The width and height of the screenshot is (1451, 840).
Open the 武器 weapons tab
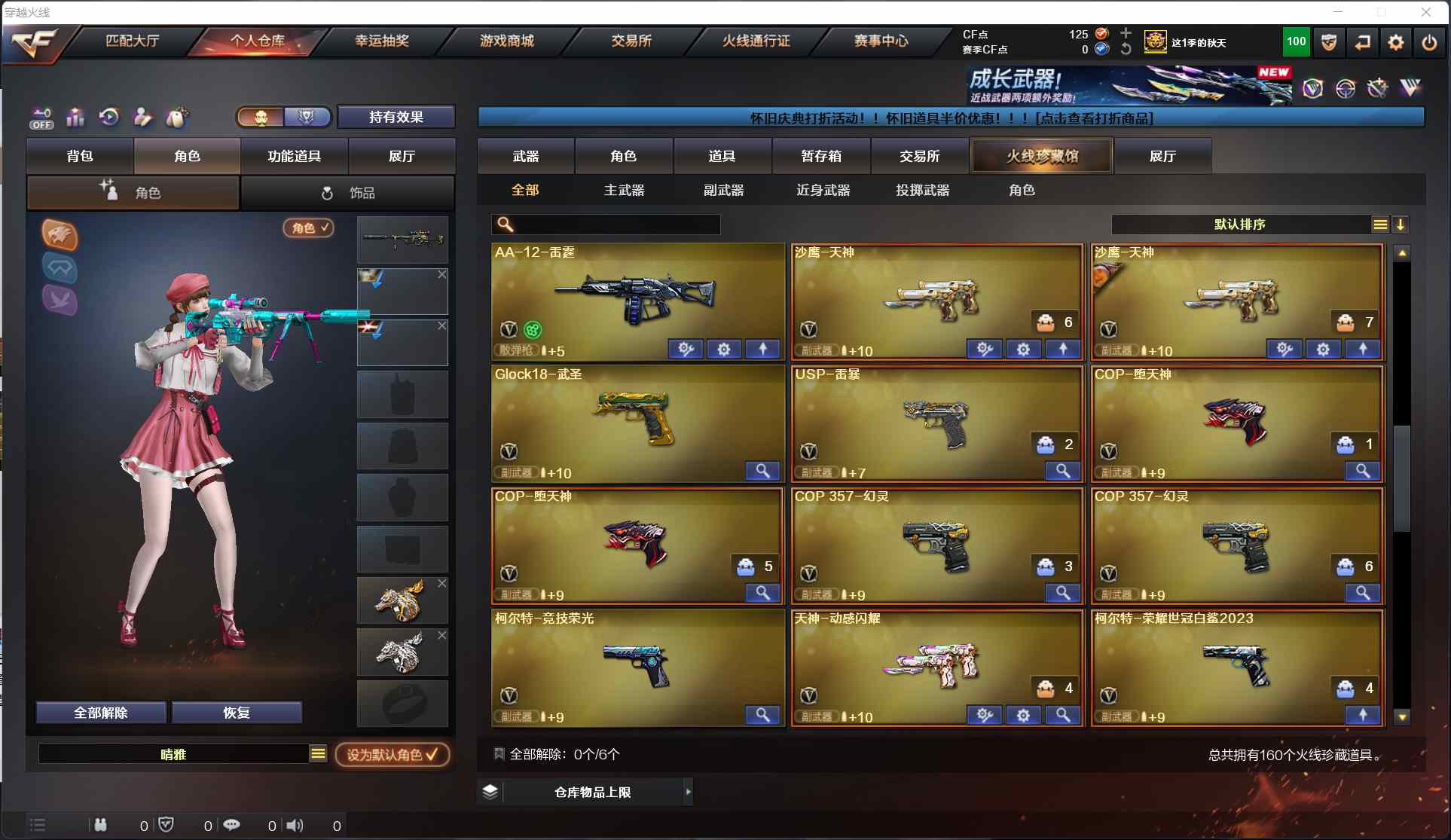(x=526, y=156)
